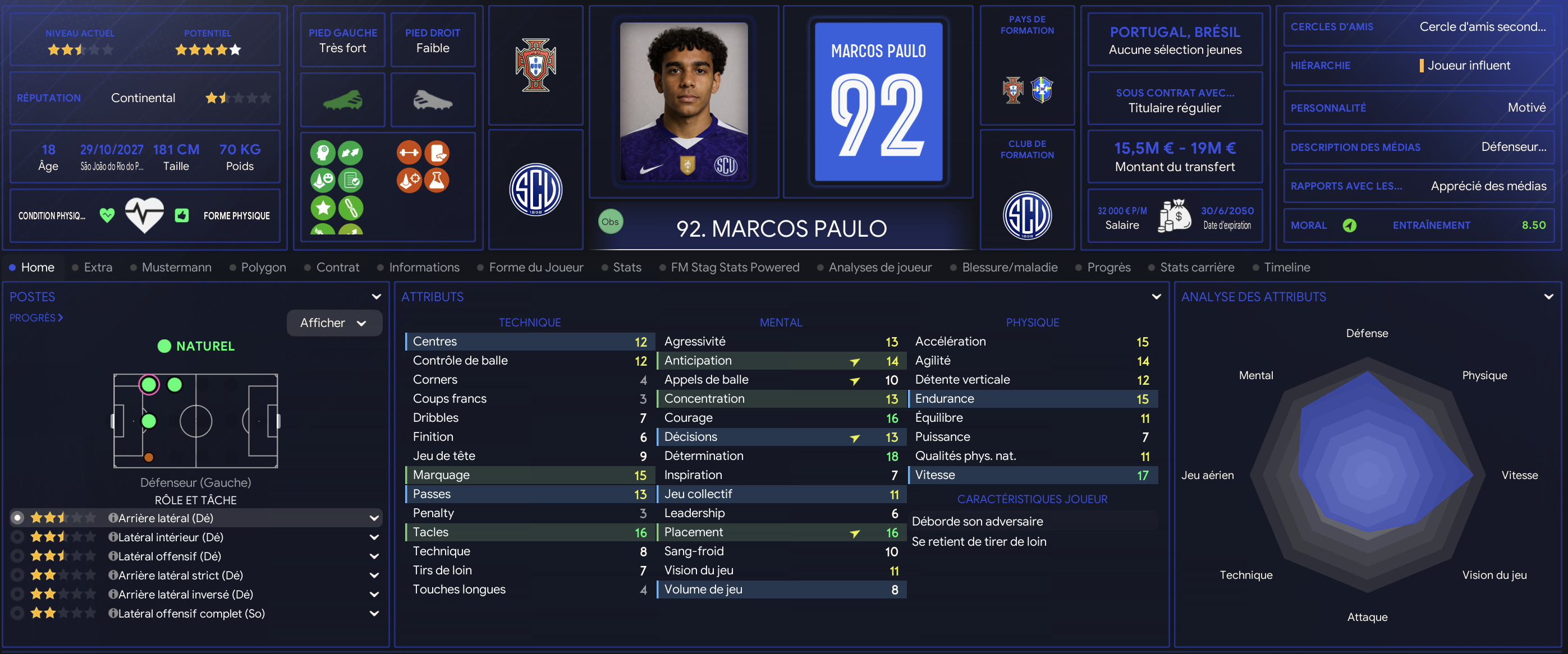
Task: Choose the Latéral offensif complet (So) role
Action: [x=17, y=613]
